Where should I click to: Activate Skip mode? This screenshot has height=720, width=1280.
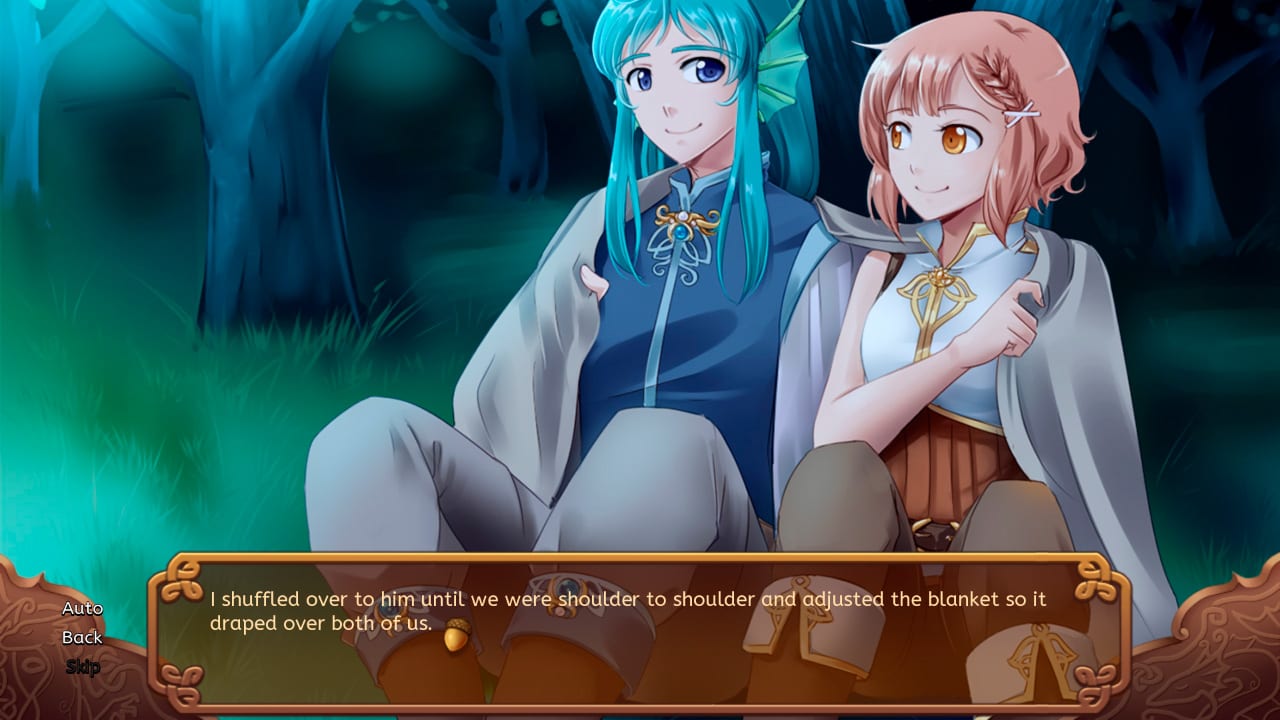pos(85,665)
